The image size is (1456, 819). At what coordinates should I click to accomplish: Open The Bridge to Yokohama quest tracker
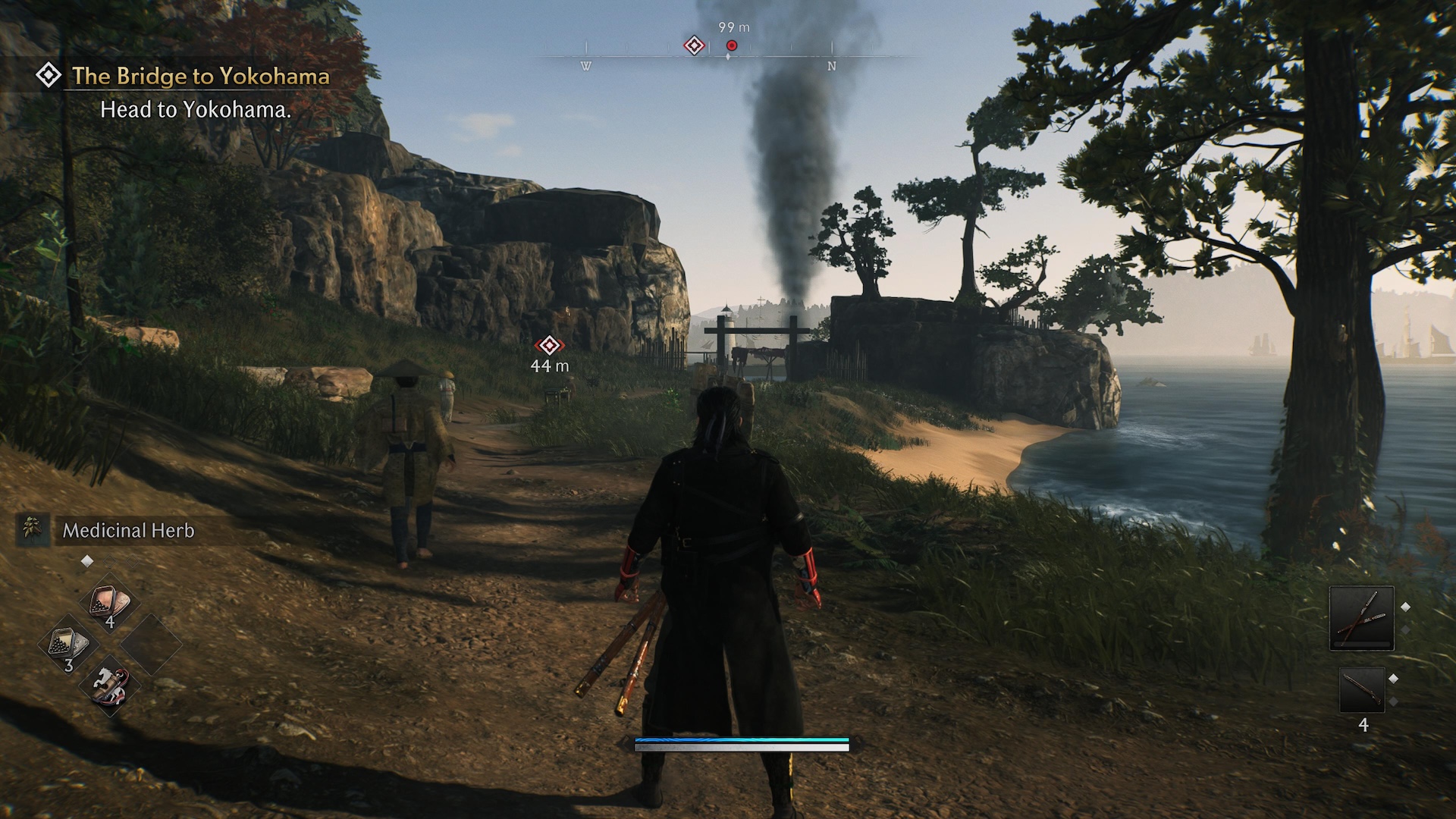[x=200, y=76]
